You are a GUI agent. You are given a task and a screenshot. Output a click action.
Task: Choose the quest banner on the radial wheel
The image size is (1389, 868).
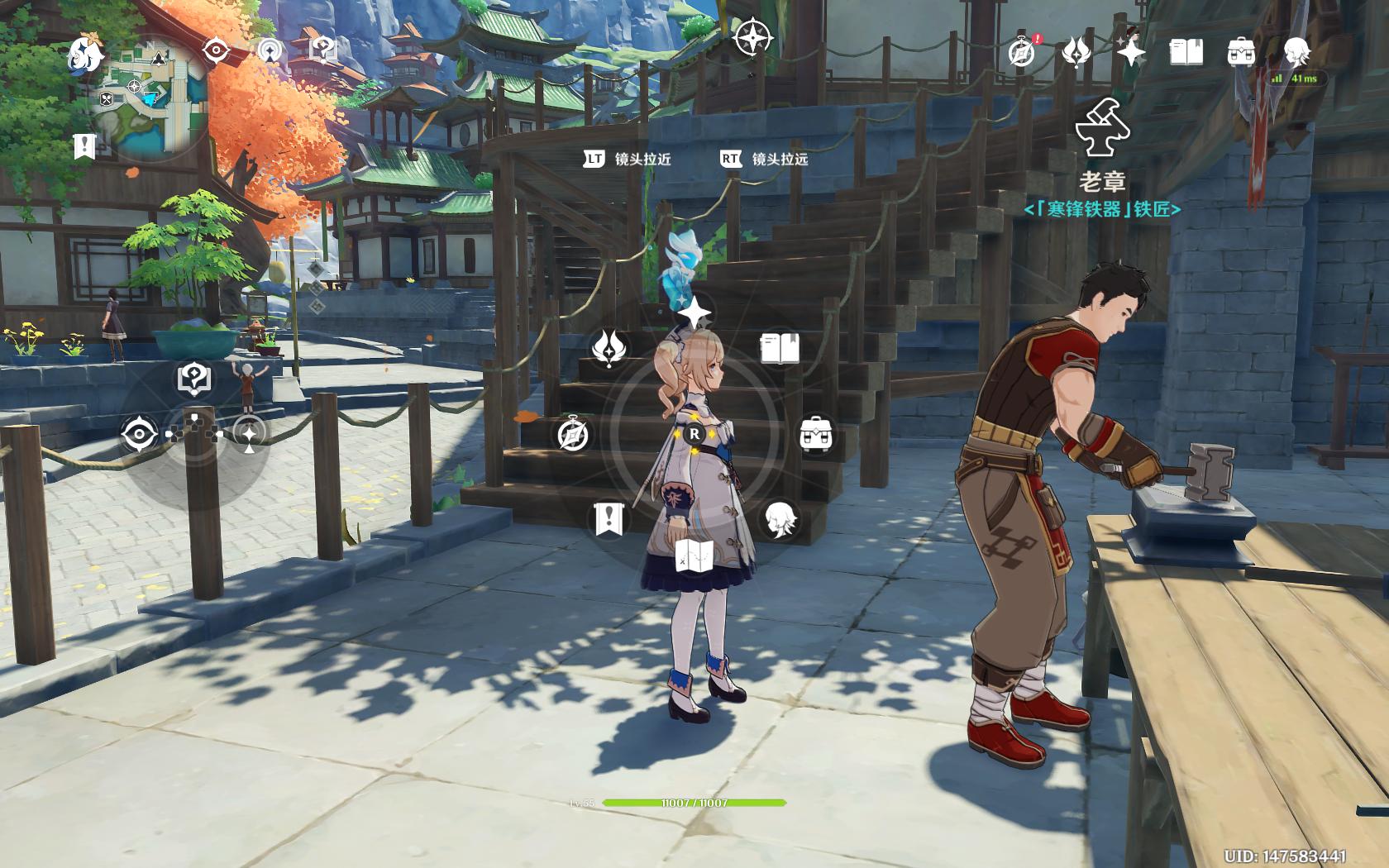point(609,519)
